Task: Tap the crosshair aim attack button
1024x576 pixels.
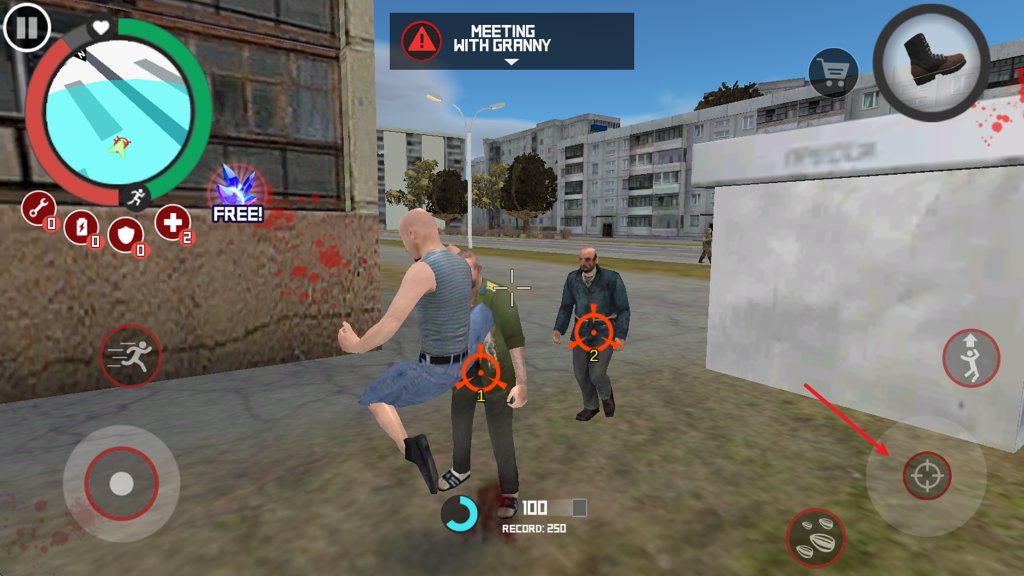Action: tap(926, 475)
